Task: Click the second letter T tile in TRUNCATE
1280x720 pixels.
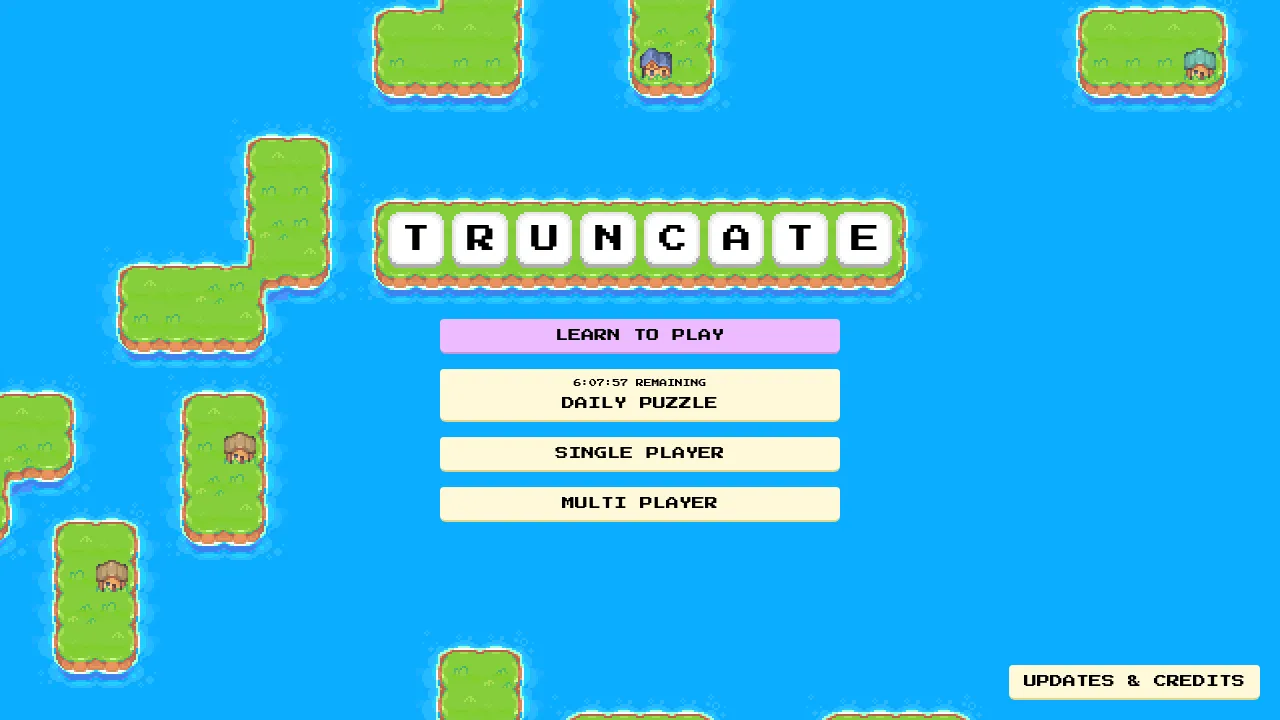Action: [x=799, y=238]
